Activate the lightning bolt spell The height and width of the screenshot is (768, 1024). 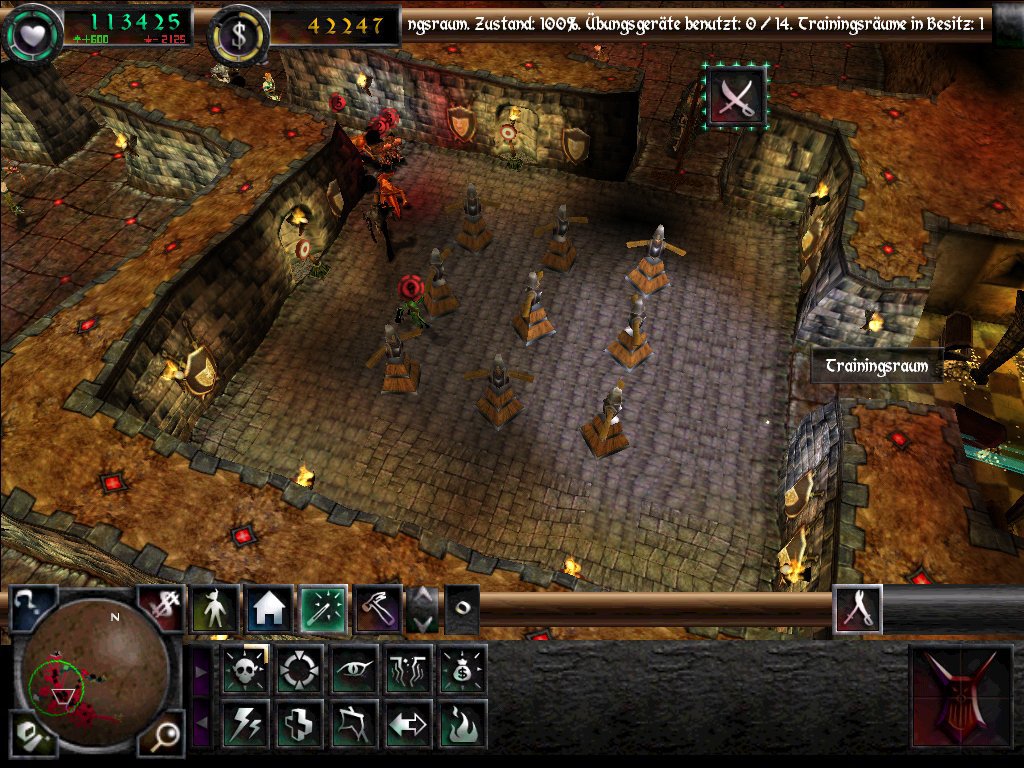243,723
